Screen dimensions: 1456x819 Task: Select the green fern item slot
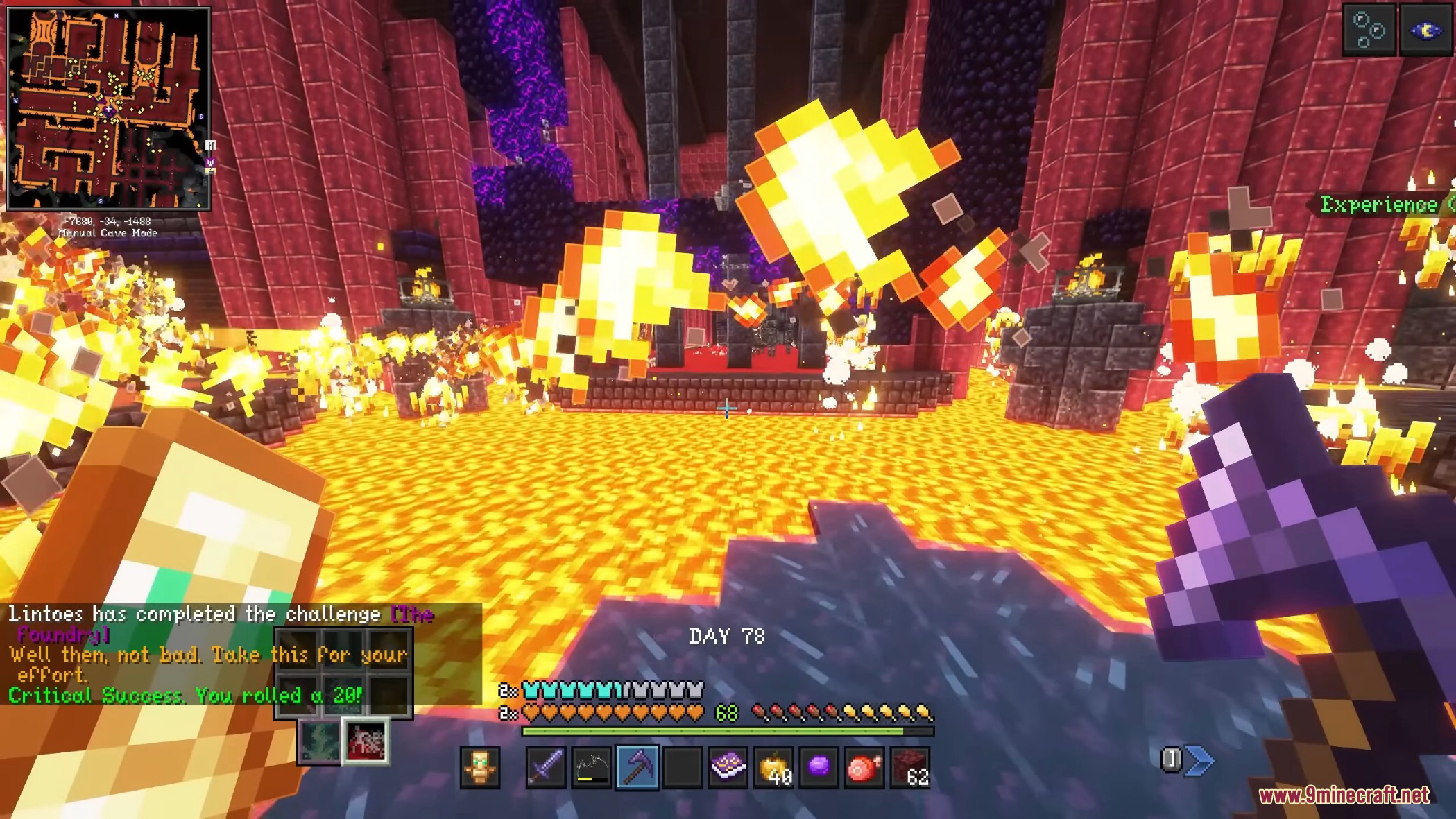tap(320, 741)
